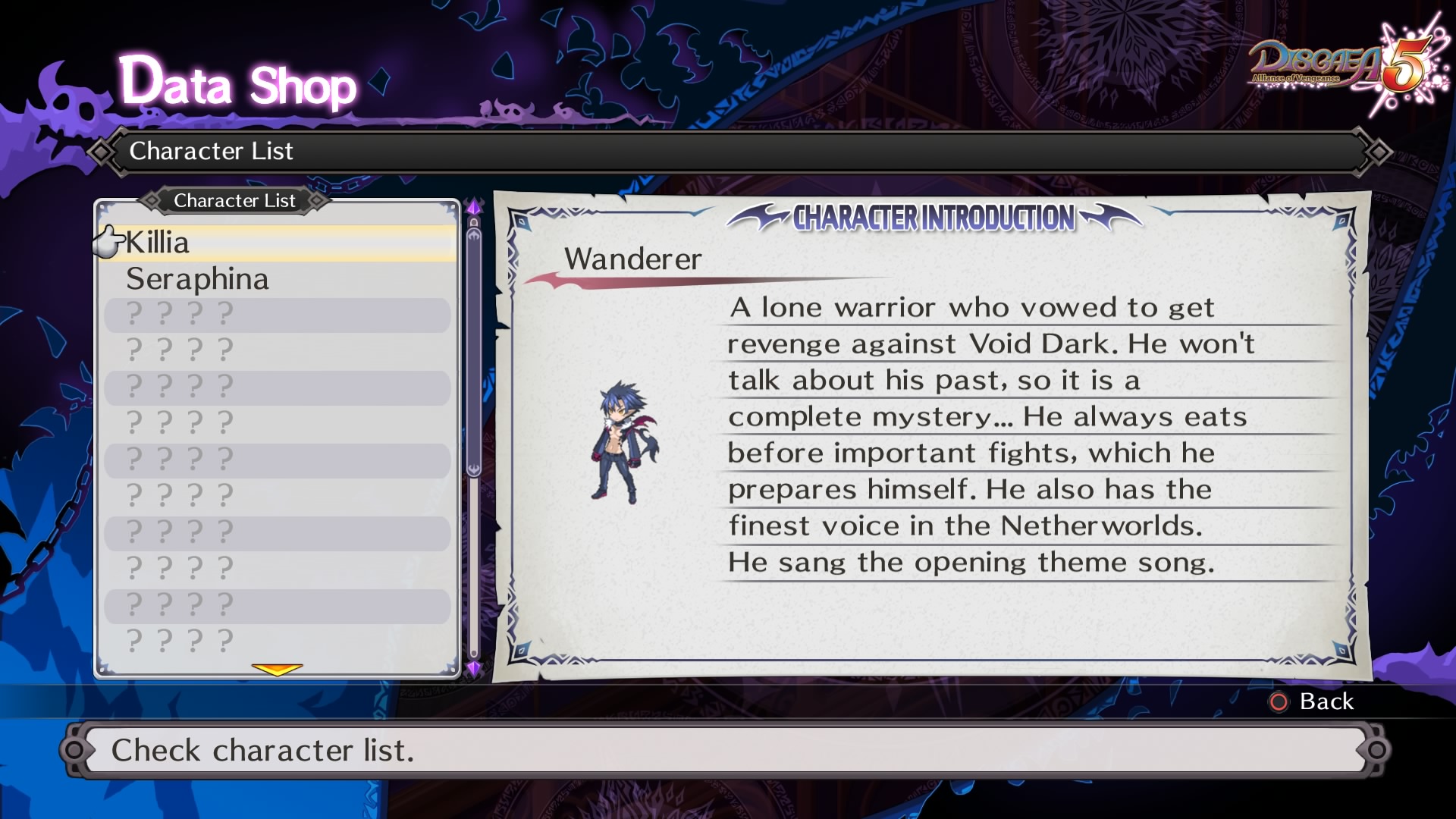Image resolution: width=1456 pixels, height=819 pixels.
Task: Select Killia in the character list
Action: point(158,243)
